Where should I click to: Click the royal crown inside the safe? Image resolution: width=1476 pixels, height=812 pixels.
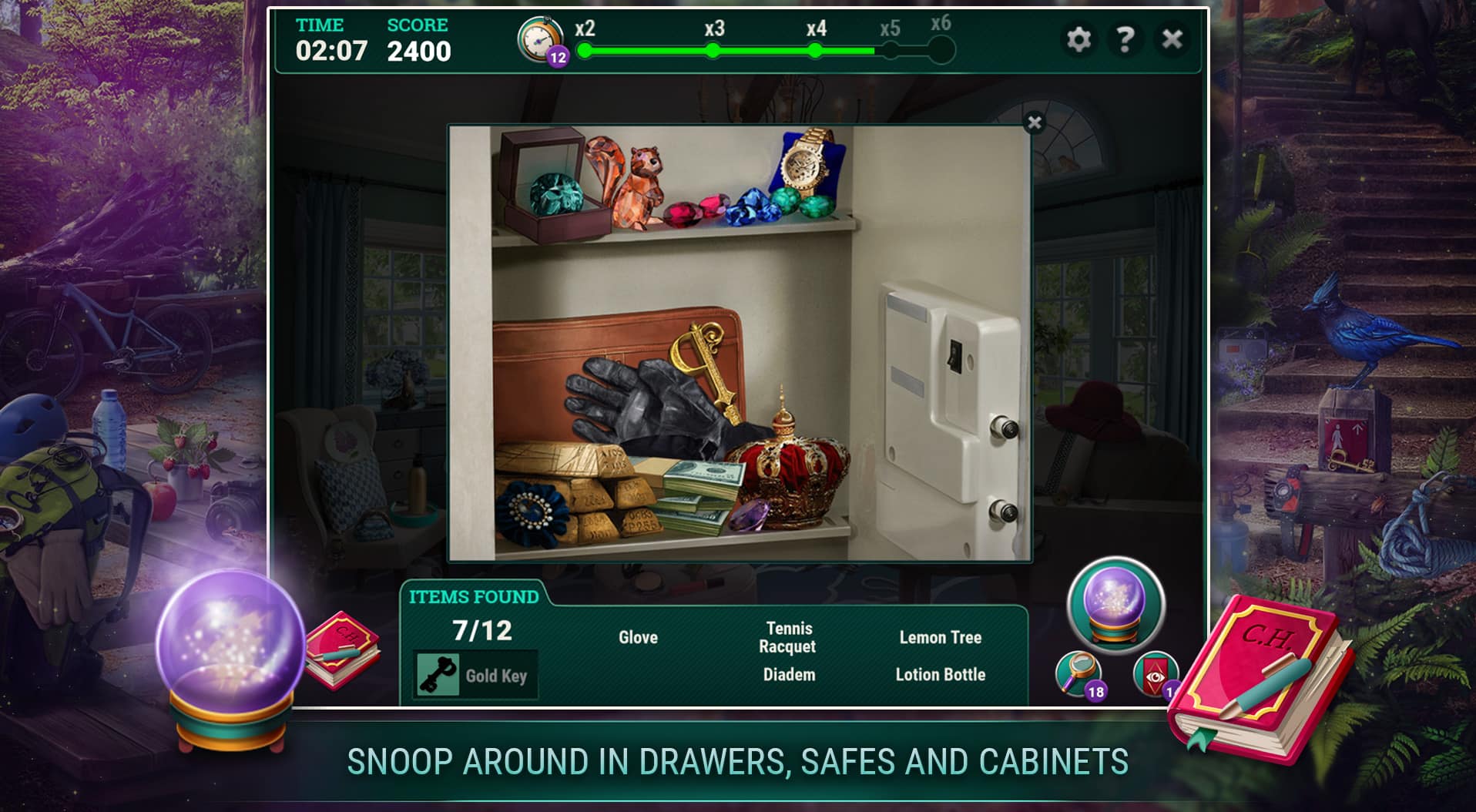(789, 473)
